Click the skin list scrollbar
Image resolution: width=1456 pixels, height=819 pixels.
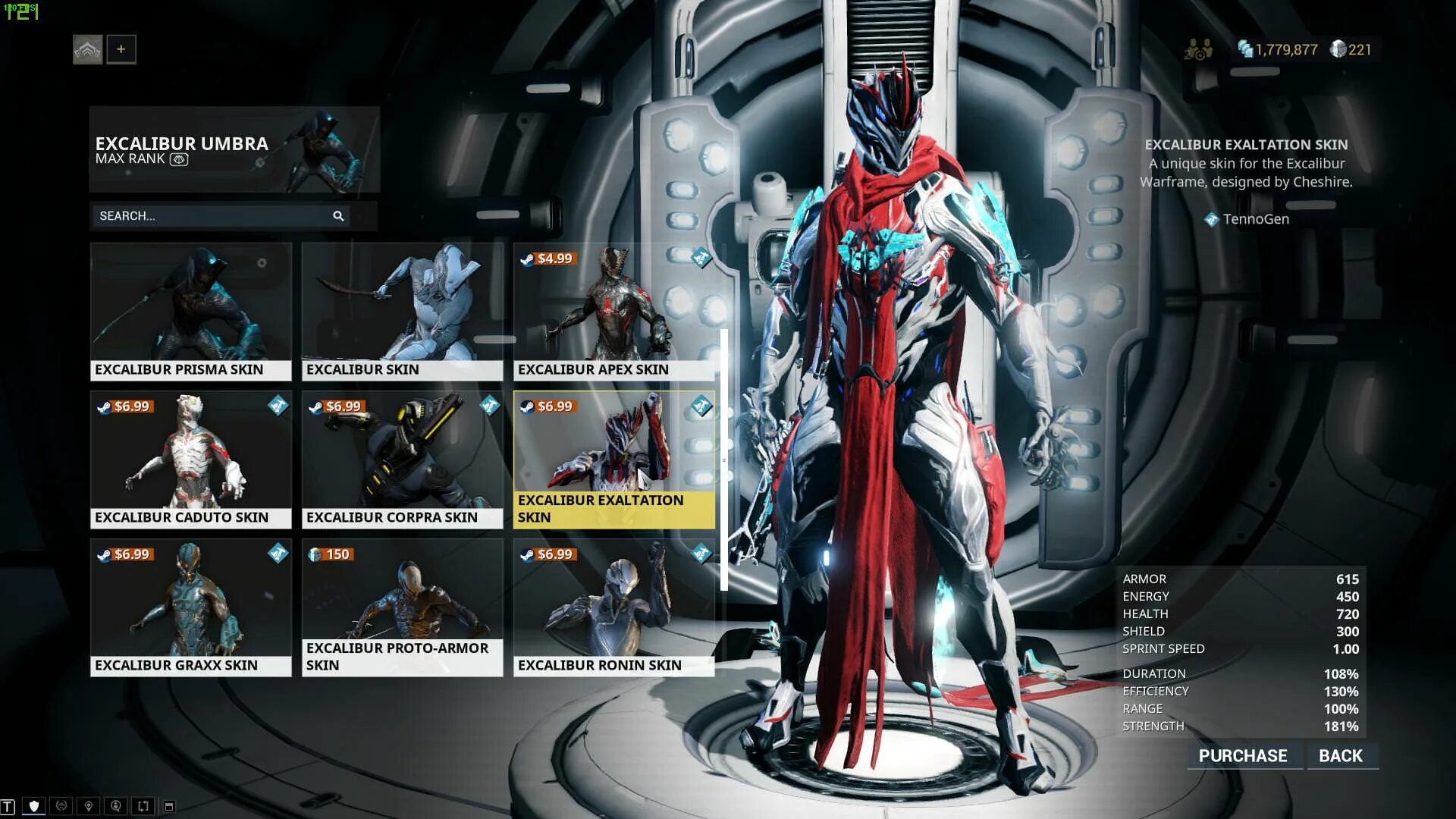point(724,460)
